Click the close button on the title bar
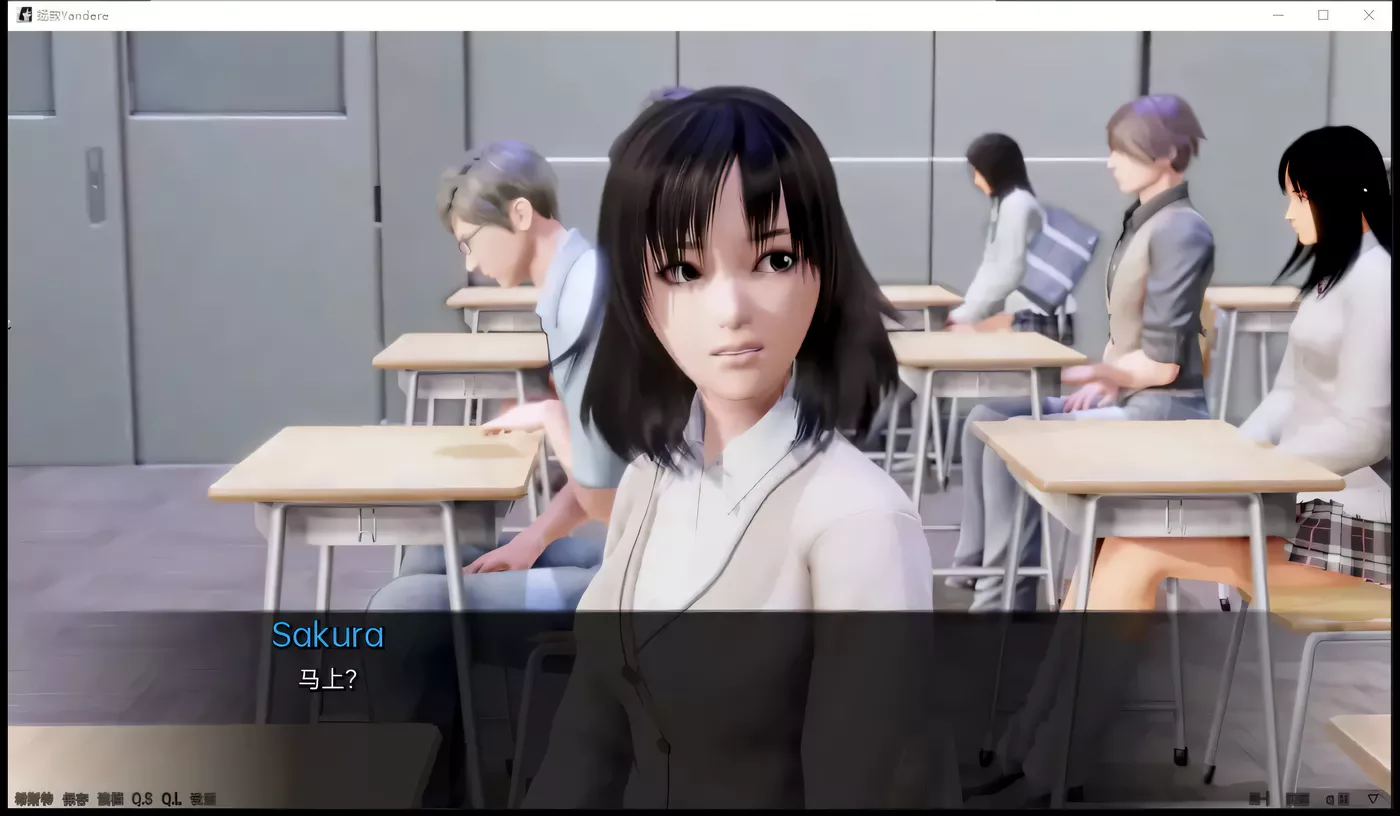The image size is (1400, 816). (x=1368, y=15)
